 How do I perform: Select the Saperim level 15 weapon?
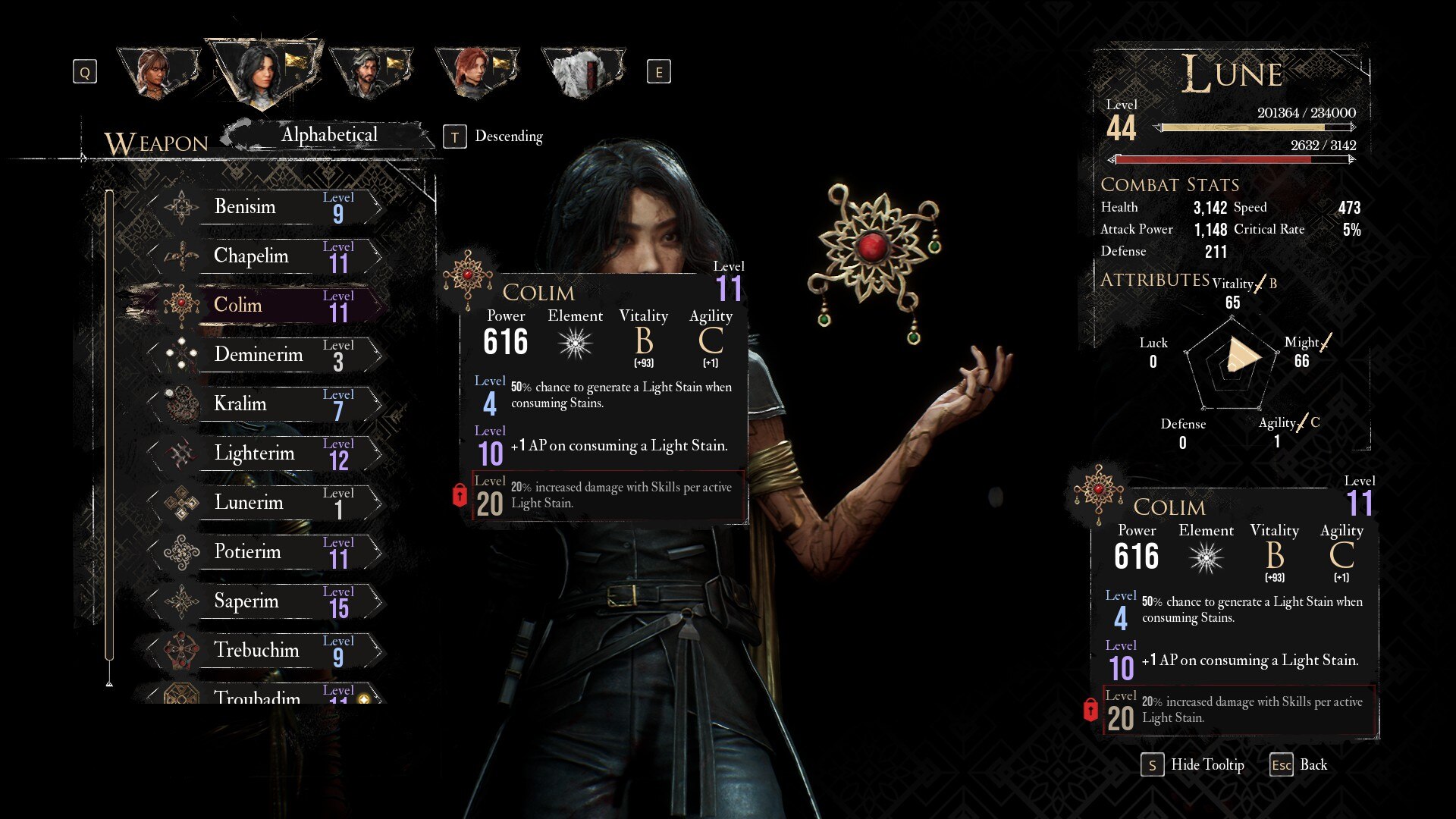coord(265,601)
